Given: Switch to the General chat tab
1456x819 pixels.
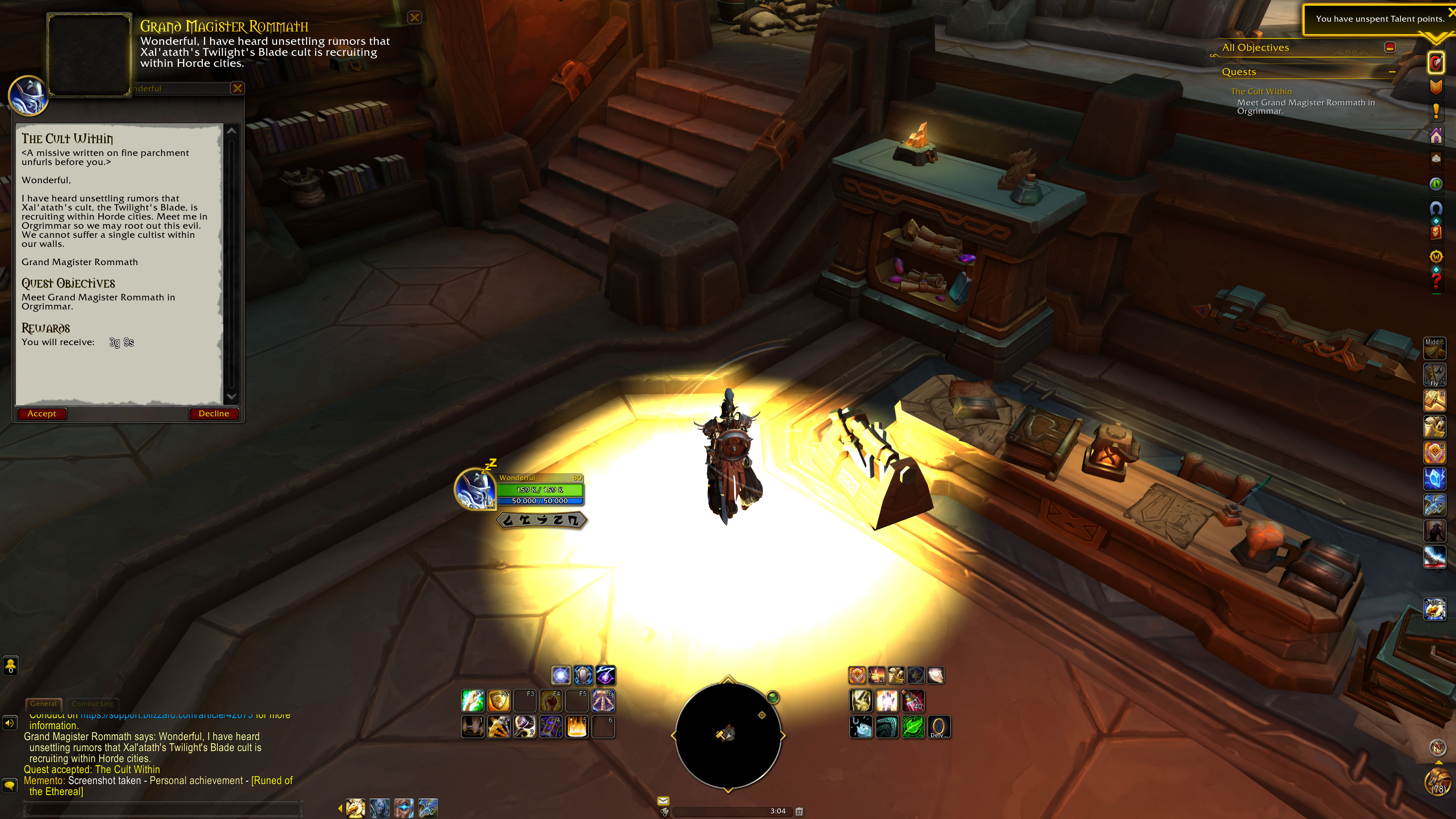Looking at the screenshot, I should point(44,704).
